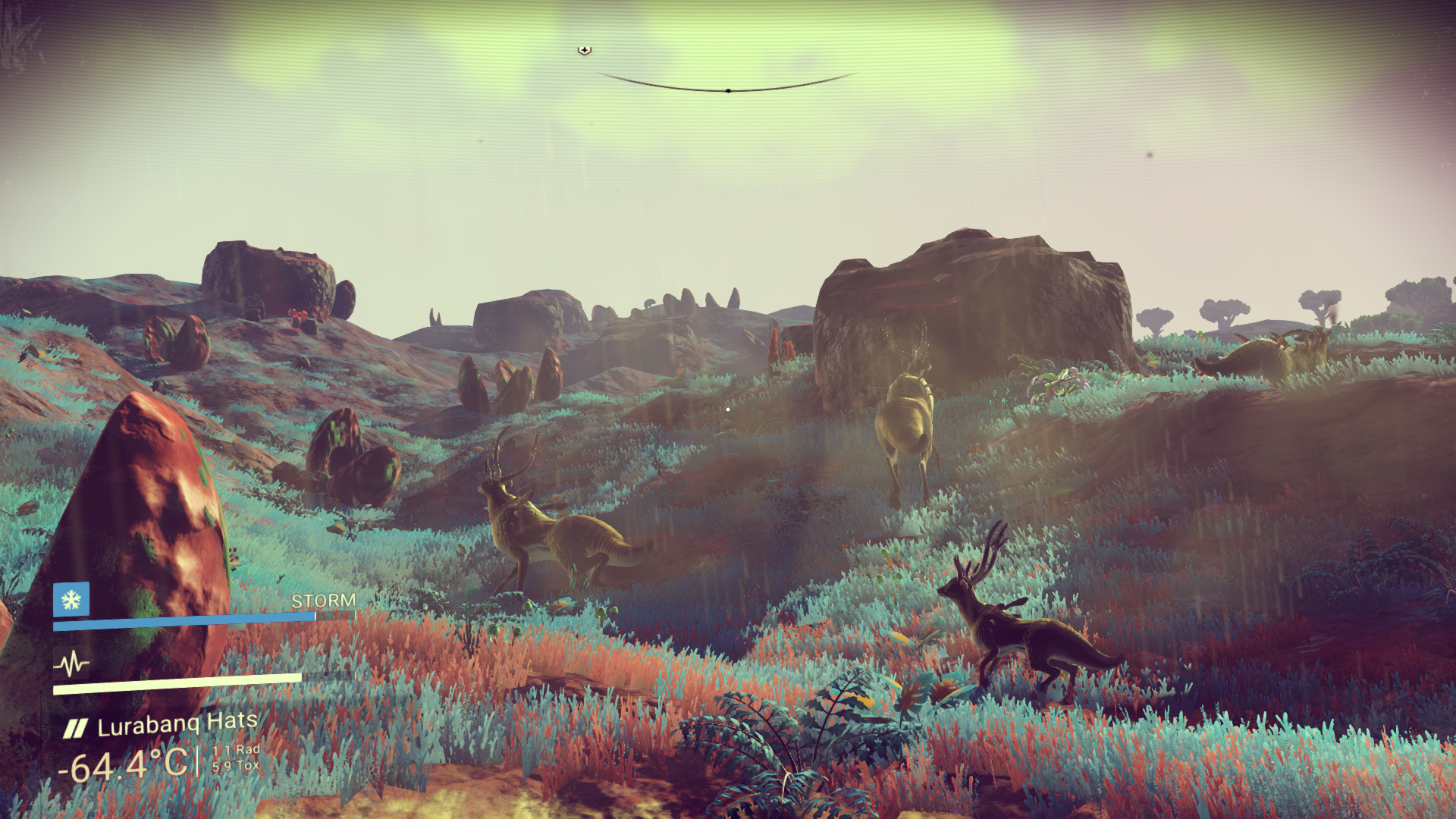Click the snowflake cold hazard icon
Viewport: 1456px width, 819px height.
[71, 600]
